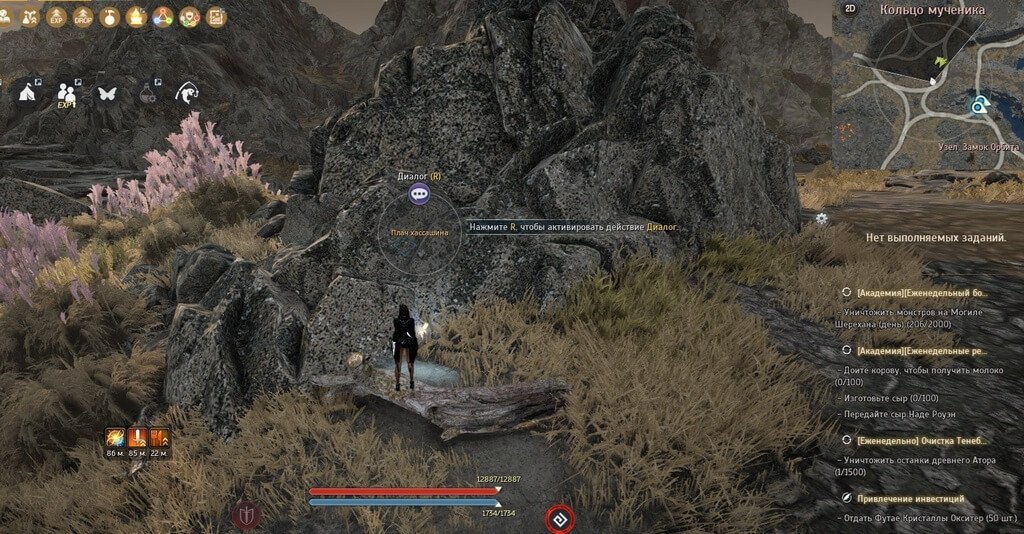Click the red shield-and-sword icon

click(245, 516)
